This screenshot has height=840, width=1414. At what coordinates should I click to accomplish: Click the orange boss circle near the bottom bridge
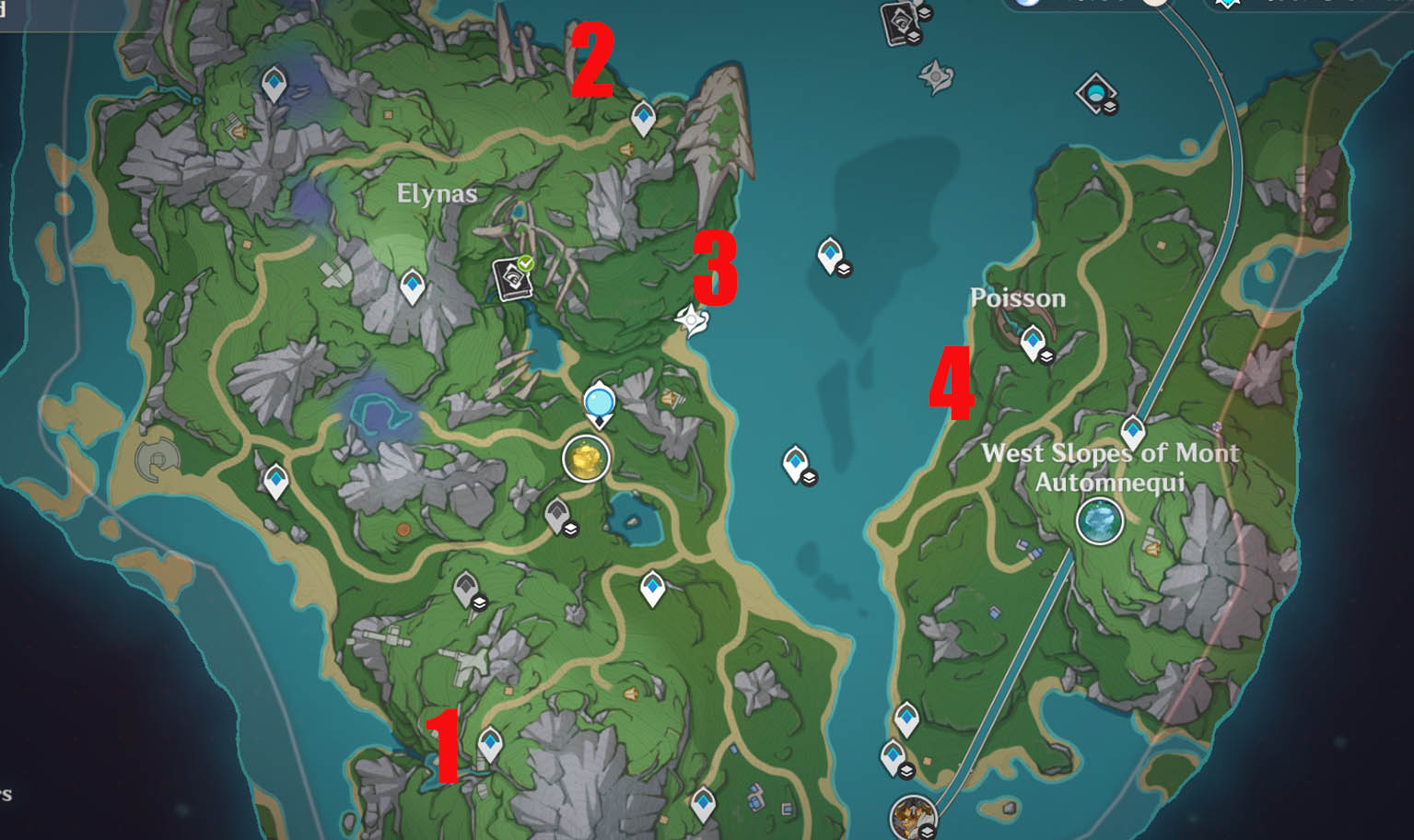(x=912, y=818)
